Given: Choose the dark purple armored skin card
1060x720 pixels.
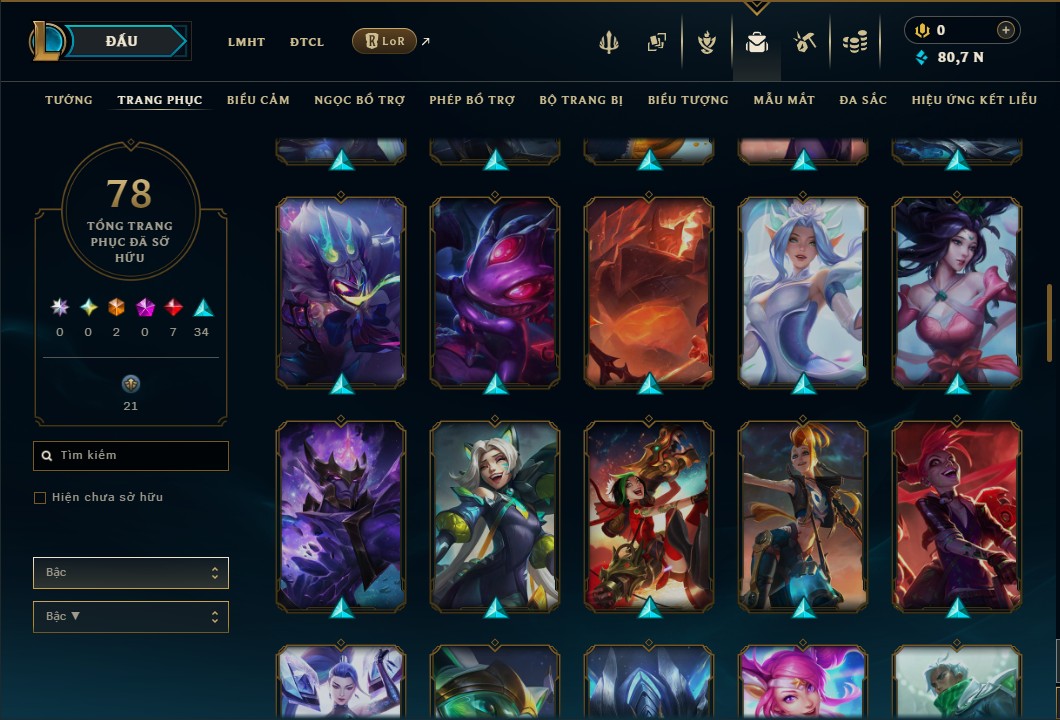Looking at the screenshot, I should pos(341,515).
